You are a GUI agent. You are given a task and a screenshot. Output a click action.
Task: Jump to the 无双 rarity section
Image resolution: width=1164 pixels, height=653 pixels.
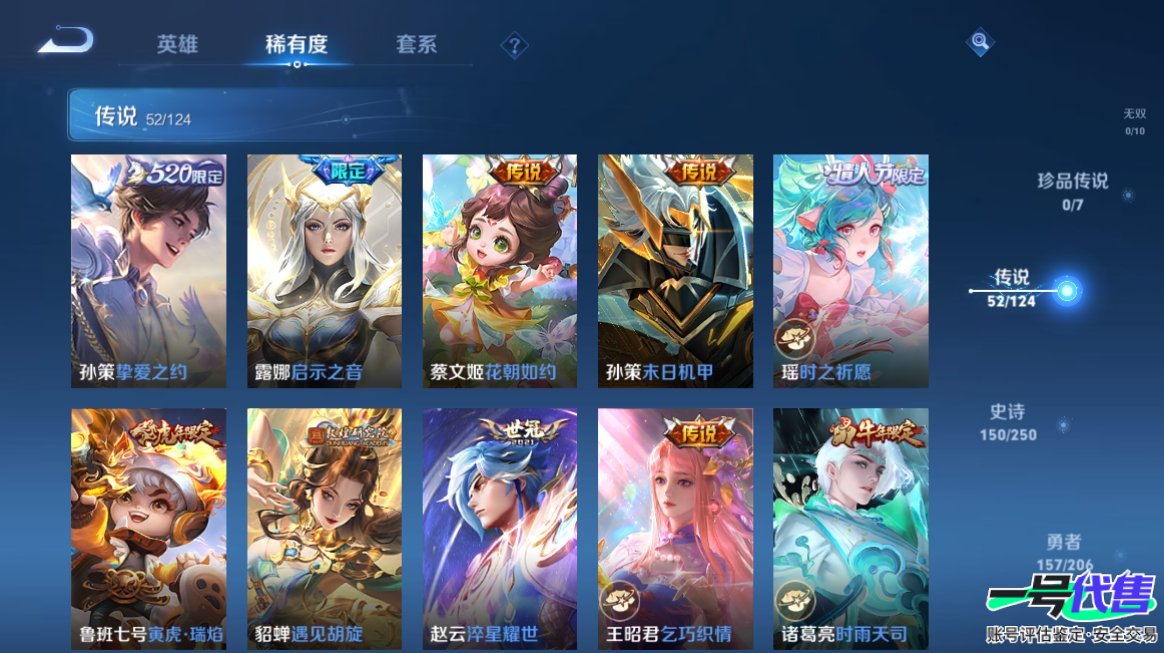1134,121
